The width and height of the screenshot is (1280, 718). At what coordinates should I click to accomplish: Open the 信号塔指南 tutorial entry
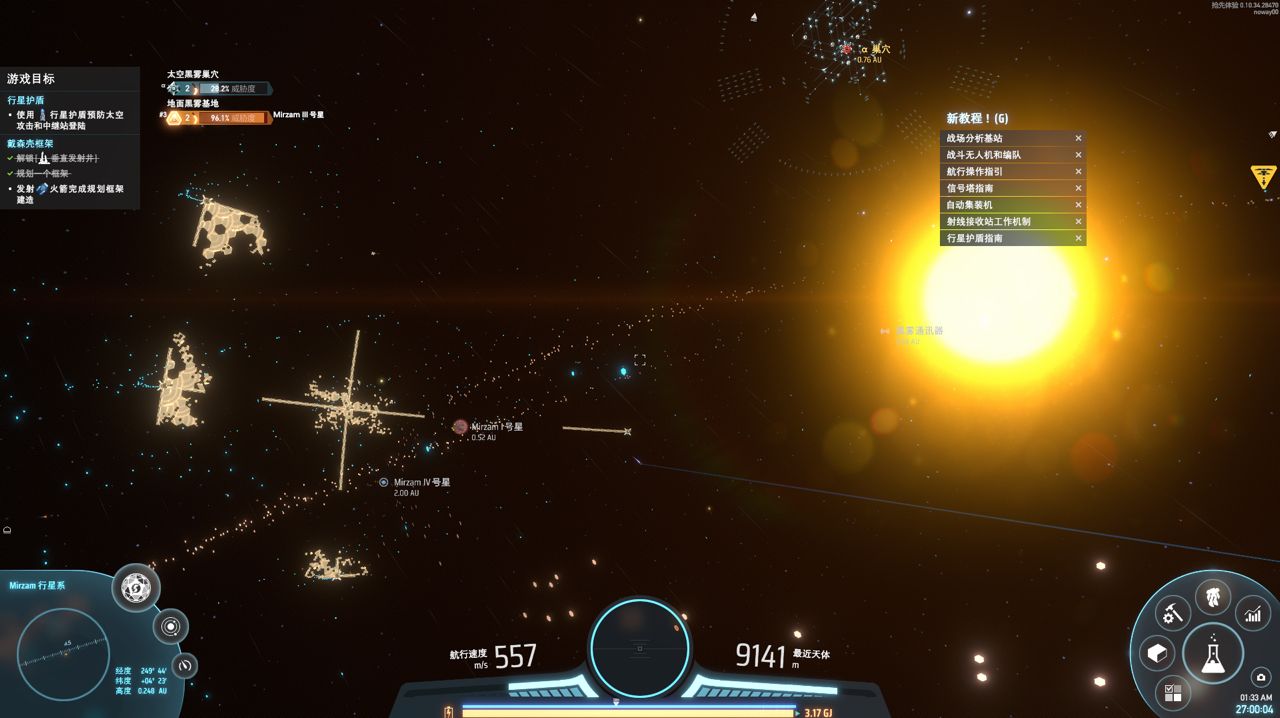1005,188
